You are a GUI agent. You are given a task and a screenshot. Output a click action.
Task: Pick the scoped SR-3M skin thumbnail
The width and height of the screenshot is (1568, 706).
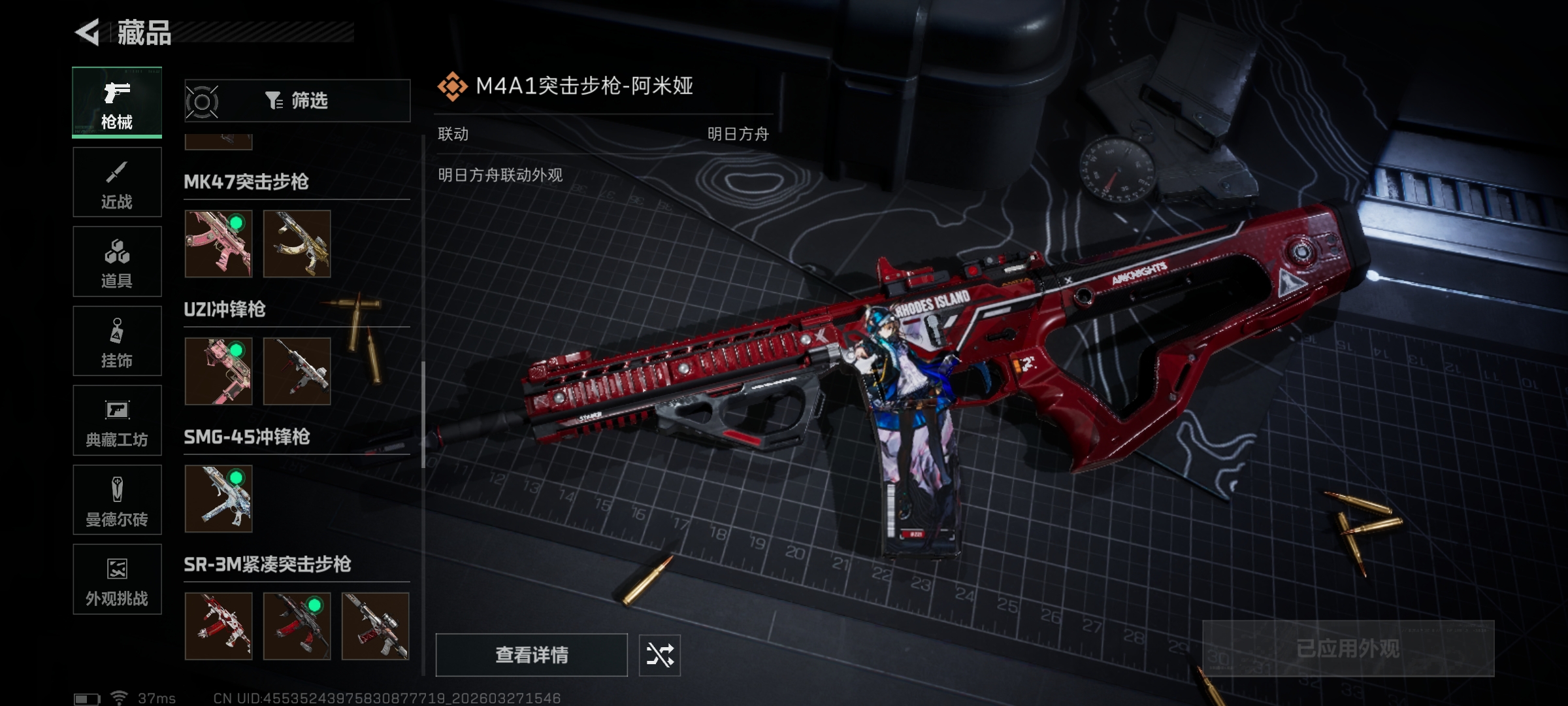point(375,626)
